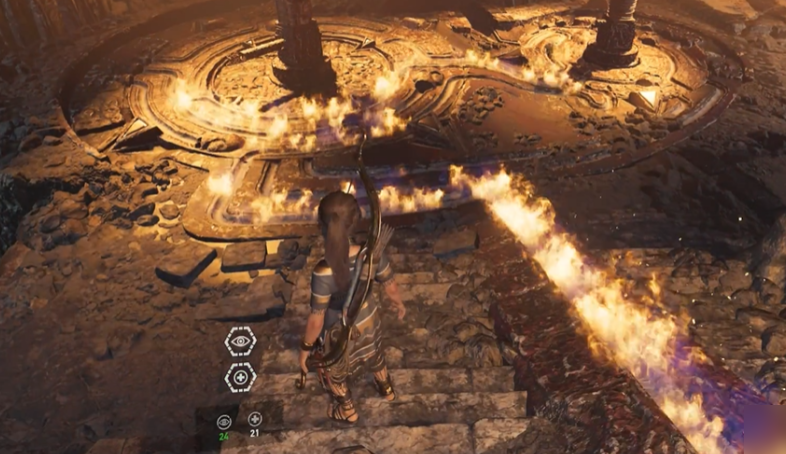Click the small eye icon above 24

point(224,420)
